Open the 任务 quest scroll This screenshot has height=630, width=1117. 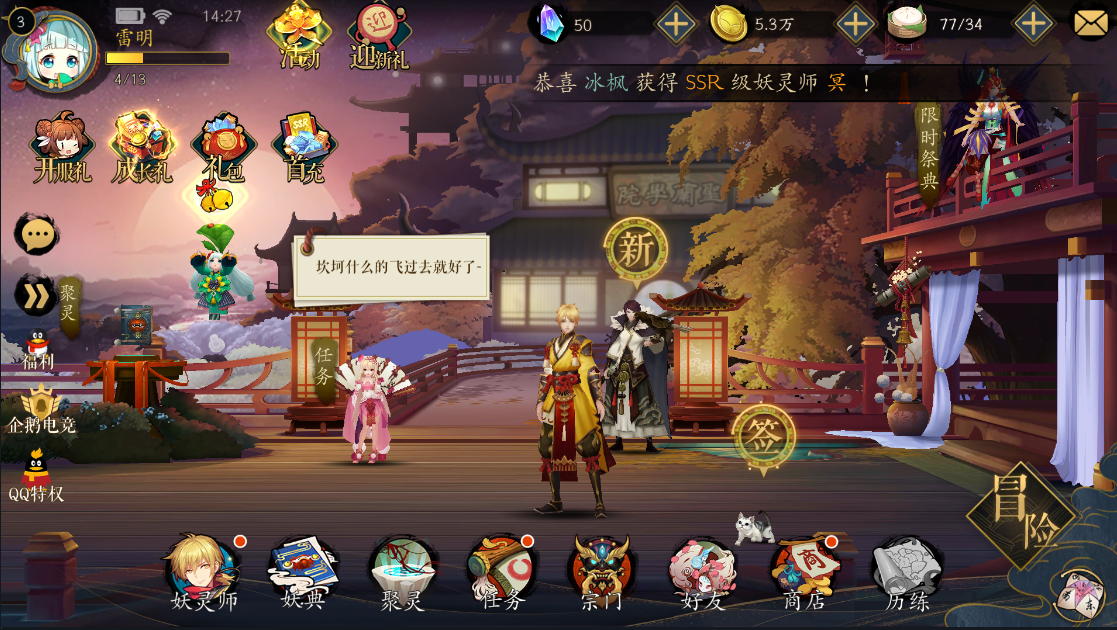pyautogui.click(x=501, y=571)
